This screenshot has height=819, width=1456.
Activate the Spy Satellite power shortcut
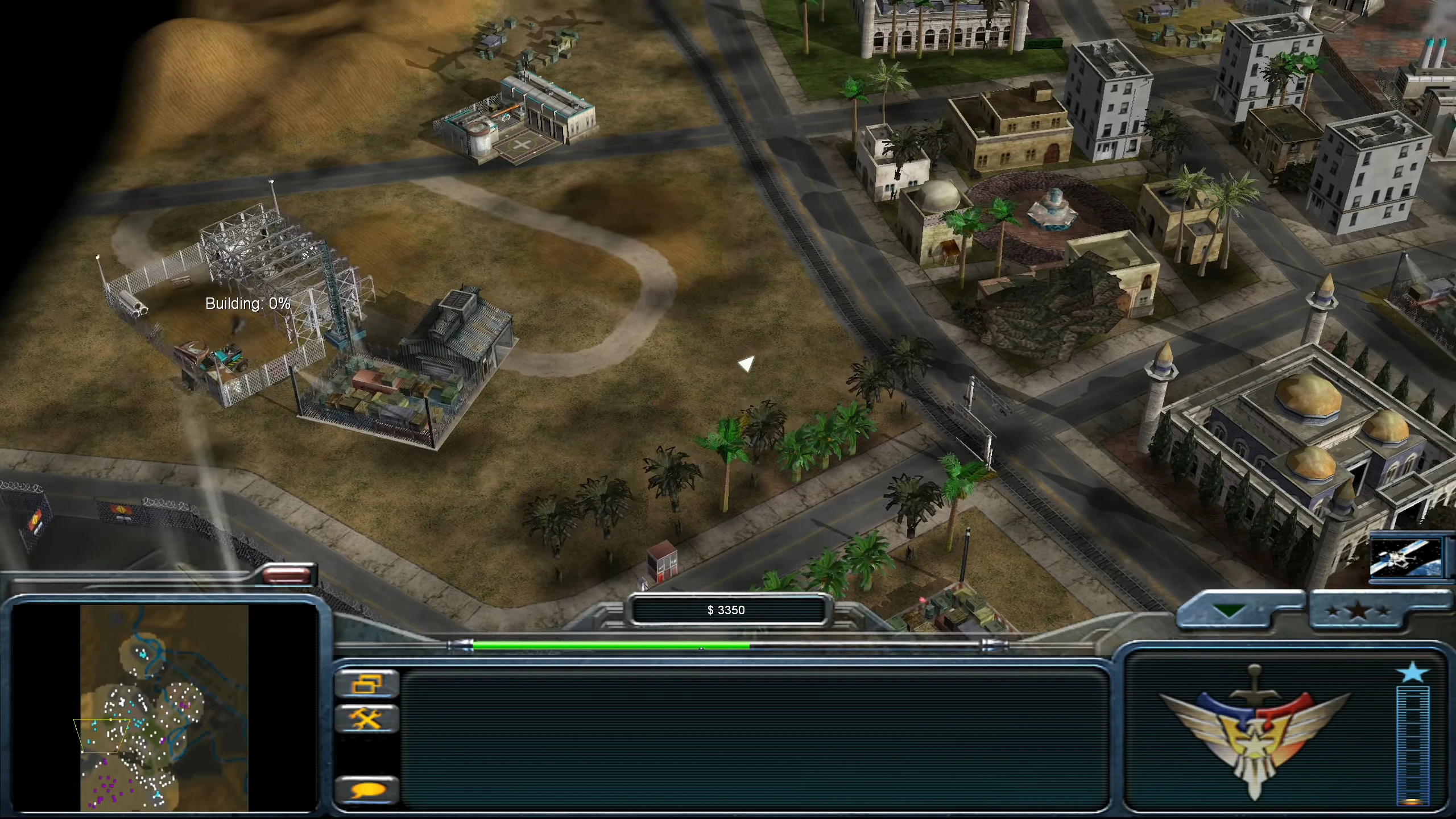pyautogui.click(x=1406, y=557)
